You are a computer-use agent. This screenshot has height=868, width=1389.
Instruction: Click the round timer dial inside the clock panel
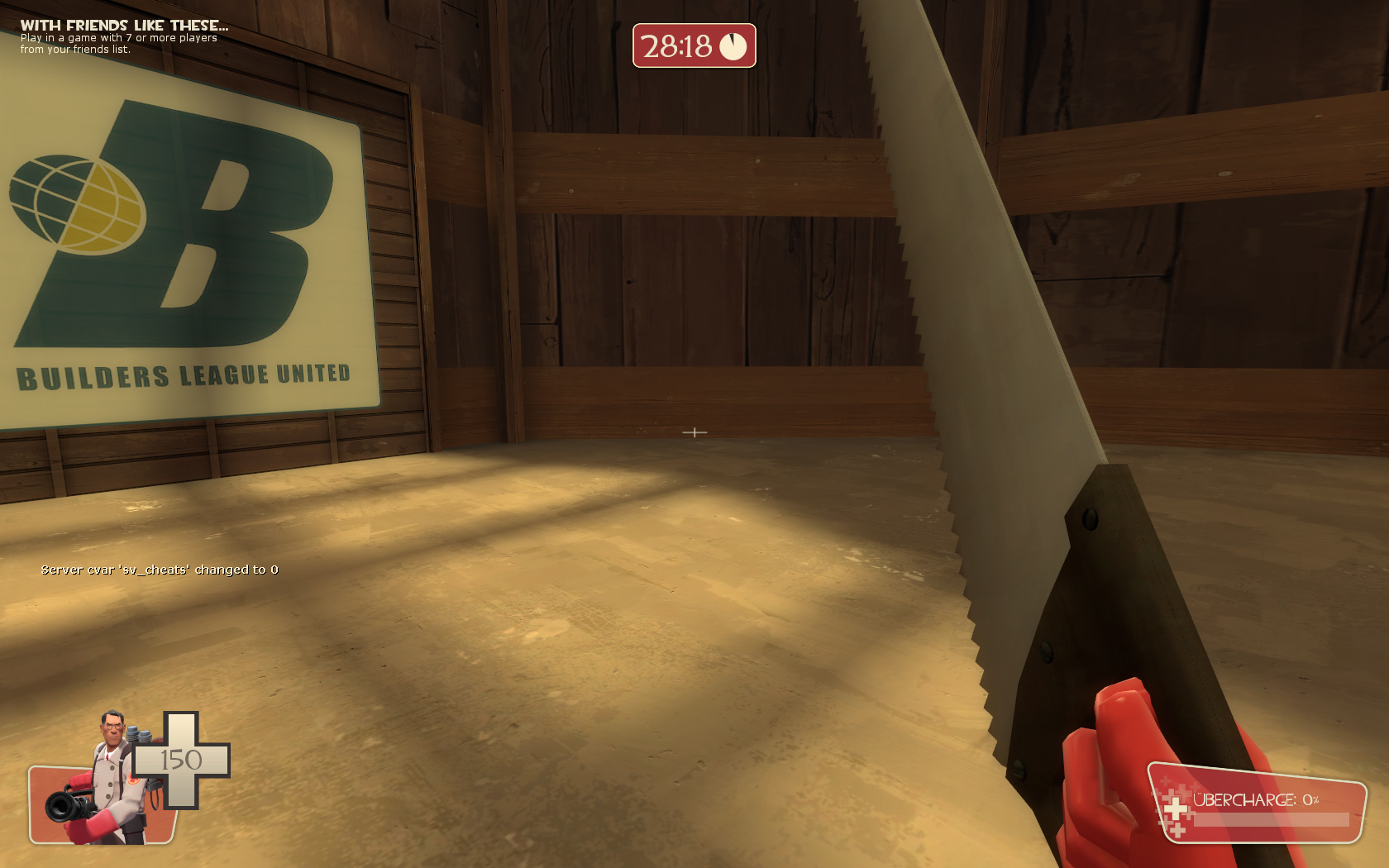(x=734, y=46)
